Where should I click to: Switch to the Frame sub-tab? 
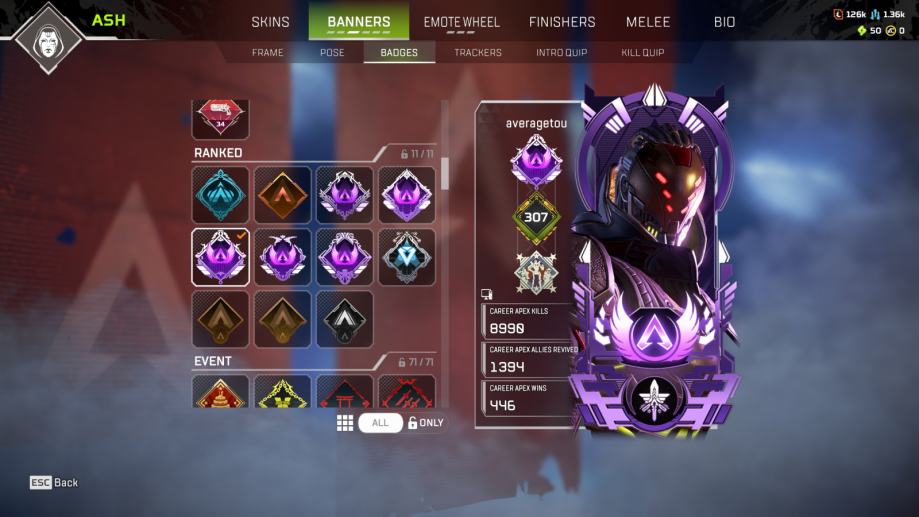[268, 52]
